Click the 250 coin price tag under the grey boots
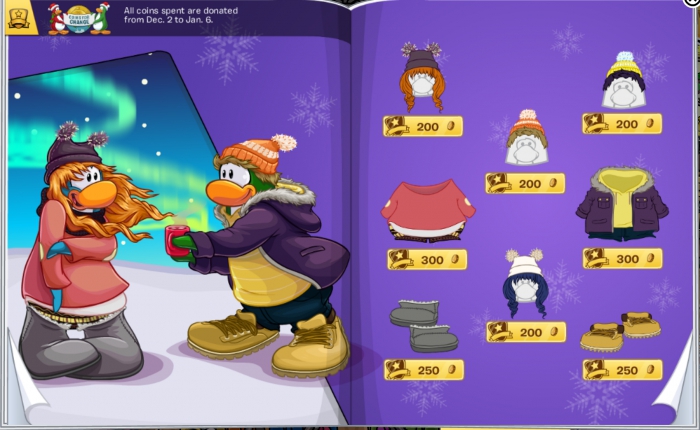 [424, 369]
